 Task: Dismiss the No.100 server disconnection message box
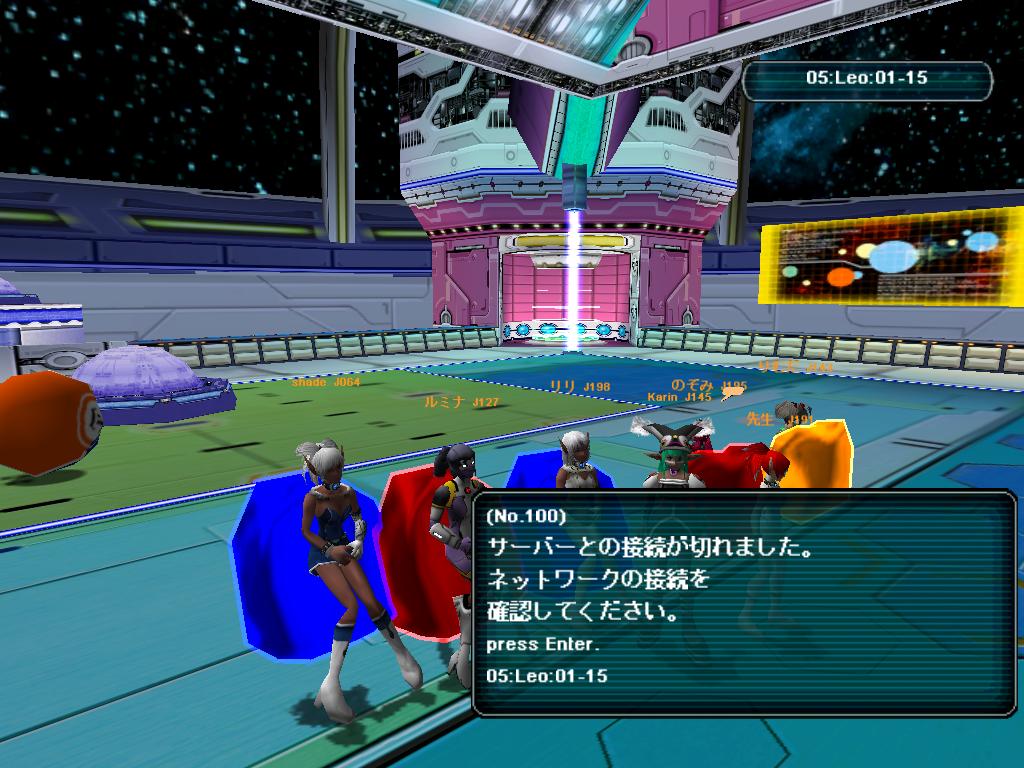[542, 645]
